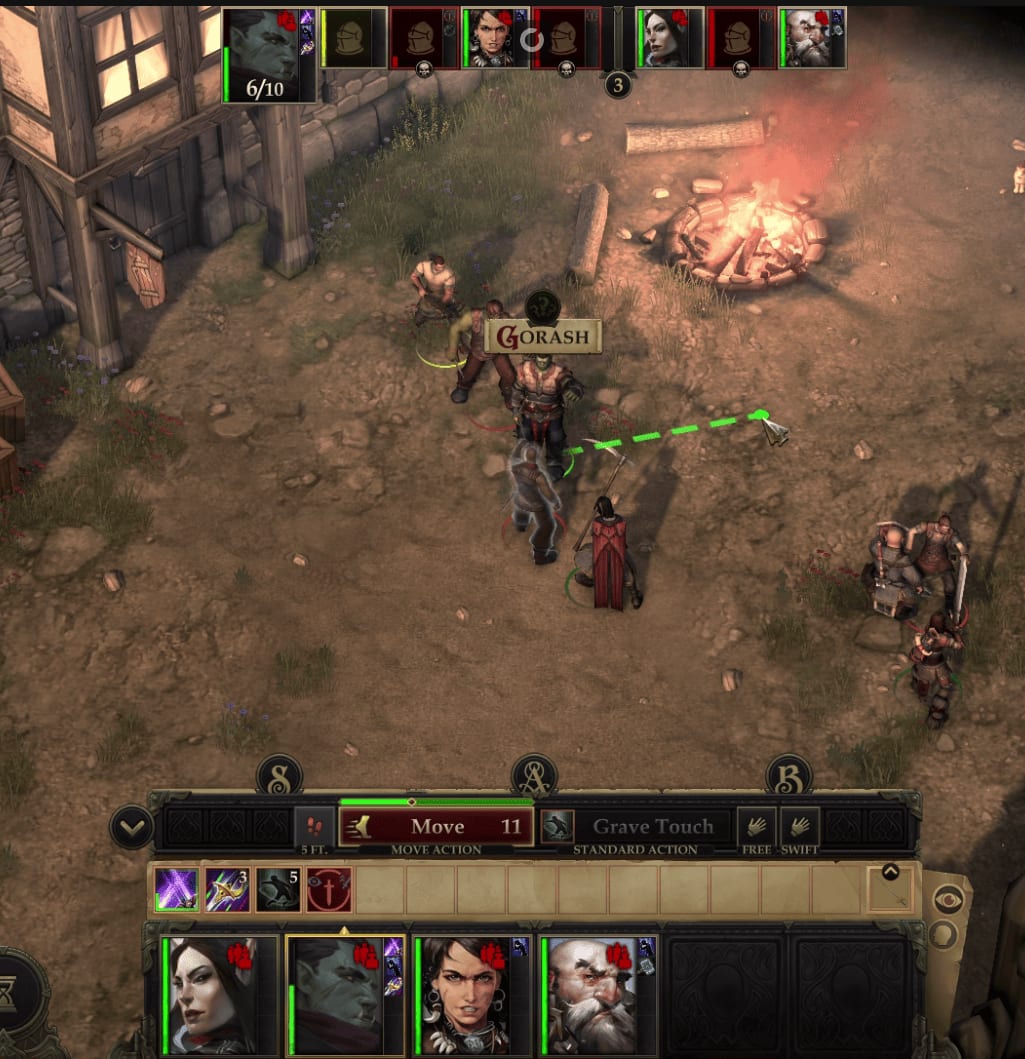Collapse the action bar with the down chevron
The image size is (1025, 1059).
[132, 828]
